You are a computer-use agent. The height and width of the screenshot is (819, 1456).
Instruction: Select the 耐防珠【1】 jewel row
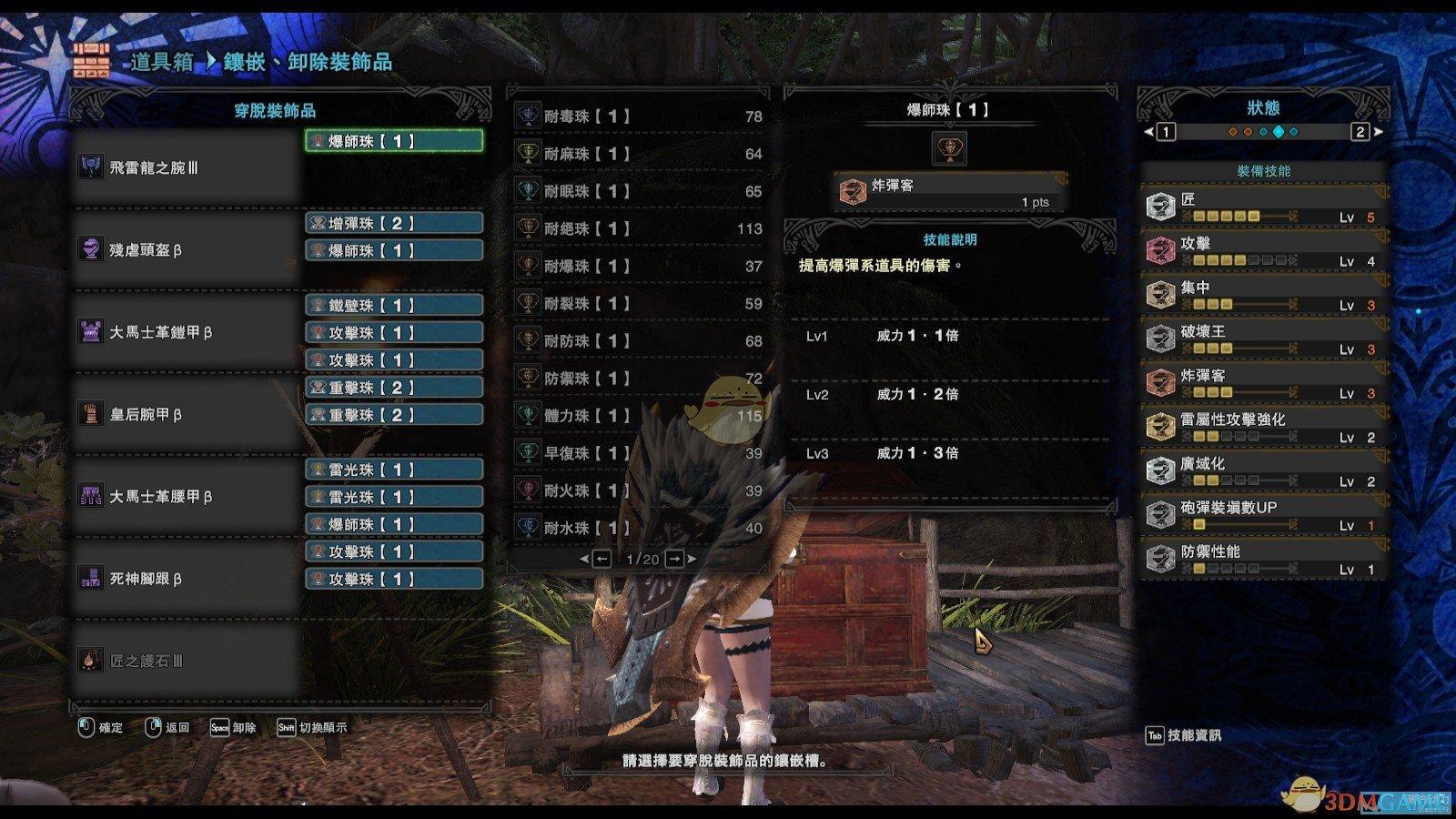639,340
